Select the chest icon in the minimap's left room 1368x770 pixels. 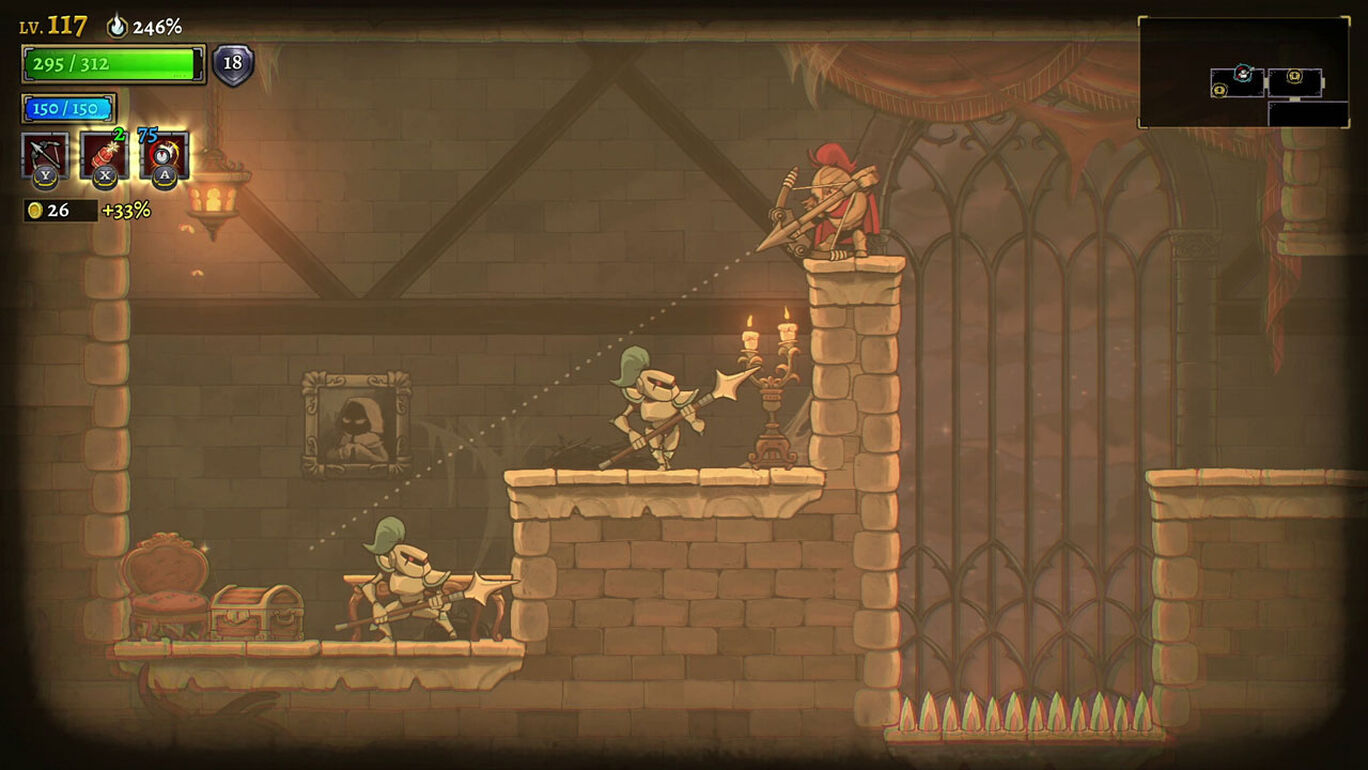(x=1220, y=90)
